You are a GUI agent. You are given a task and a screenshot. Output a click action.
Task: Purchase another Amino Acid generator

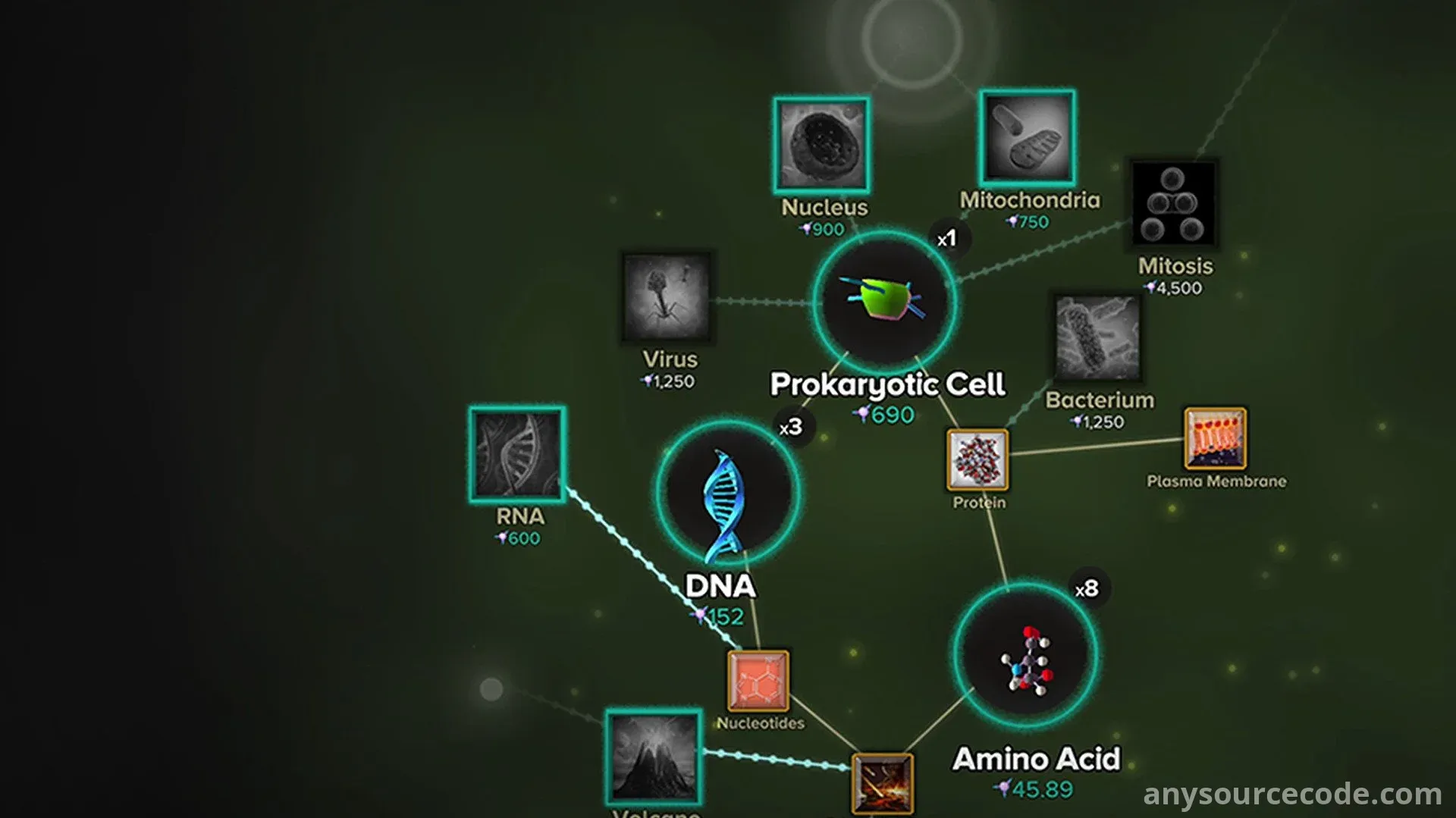(1025, 654)
